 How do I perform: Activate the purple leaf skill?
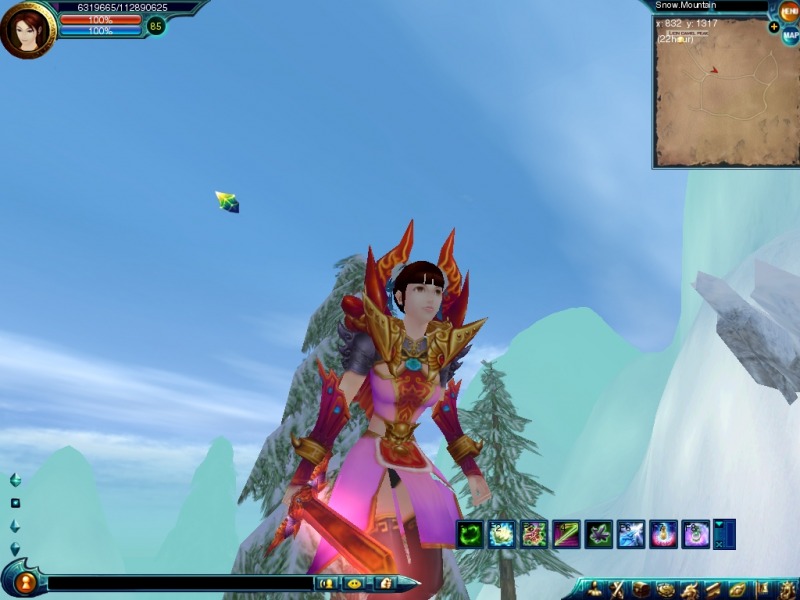tap(598, 534)
